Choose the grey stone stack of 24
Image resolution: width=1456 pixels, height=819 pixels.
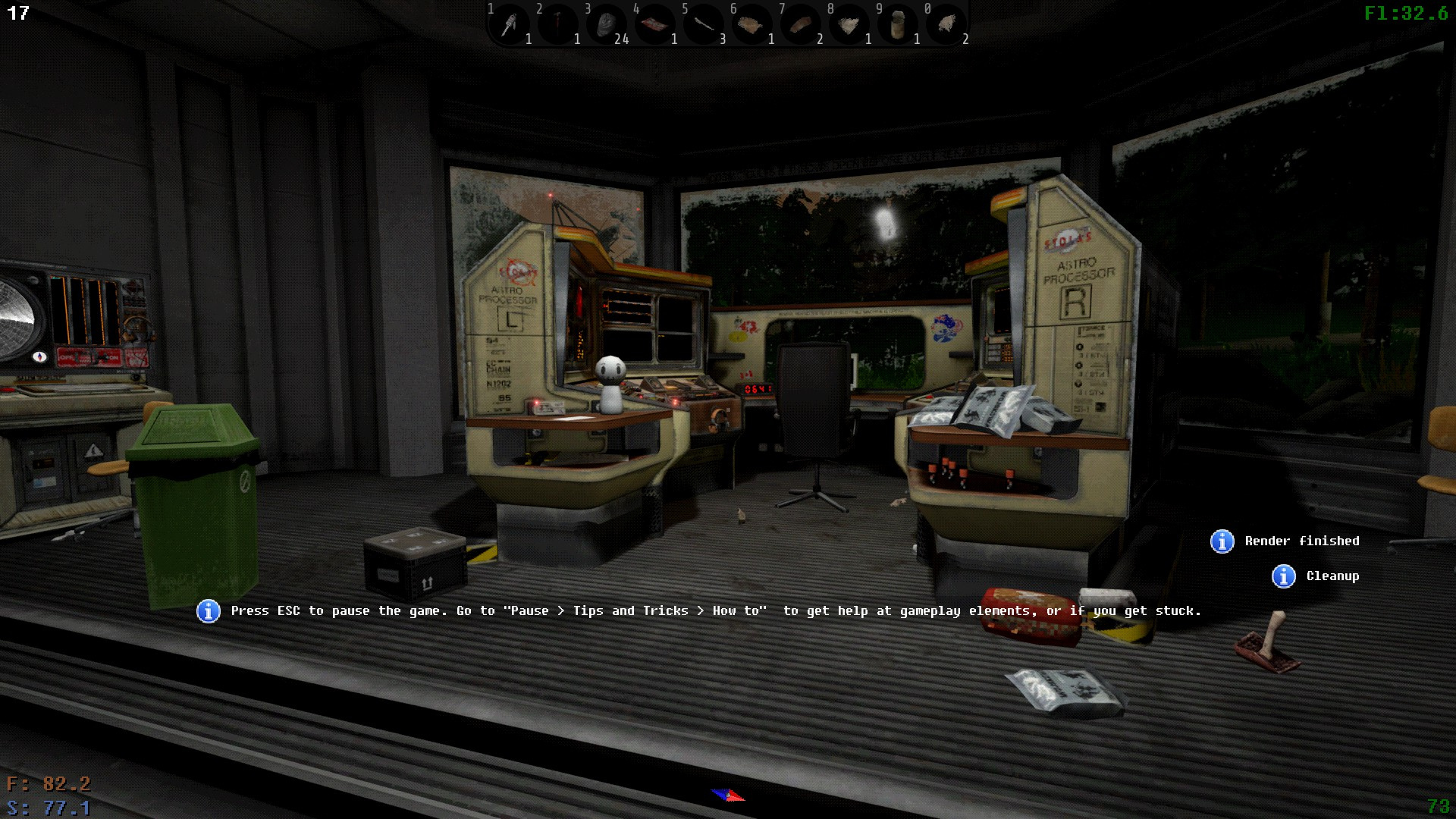(x=607, y=25)
